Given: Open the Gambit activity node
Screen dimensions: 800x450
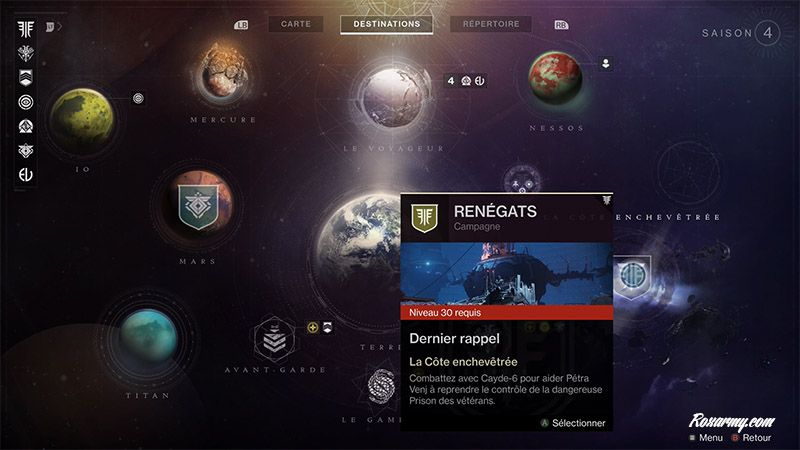Looking at the screenshot, I should point(383,387).
